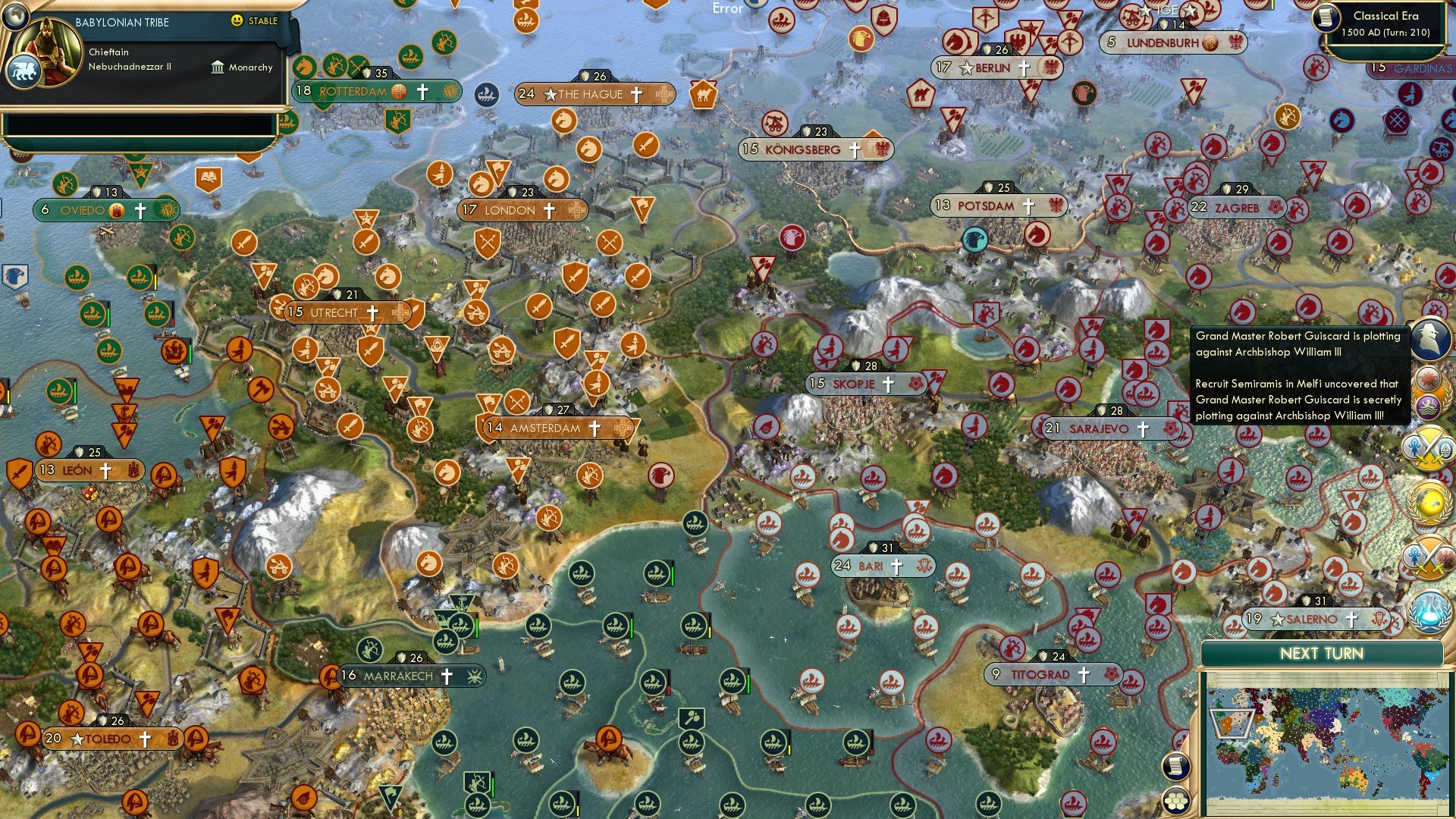Open the notification log scroll beside the minimap

coord(1175,767)
